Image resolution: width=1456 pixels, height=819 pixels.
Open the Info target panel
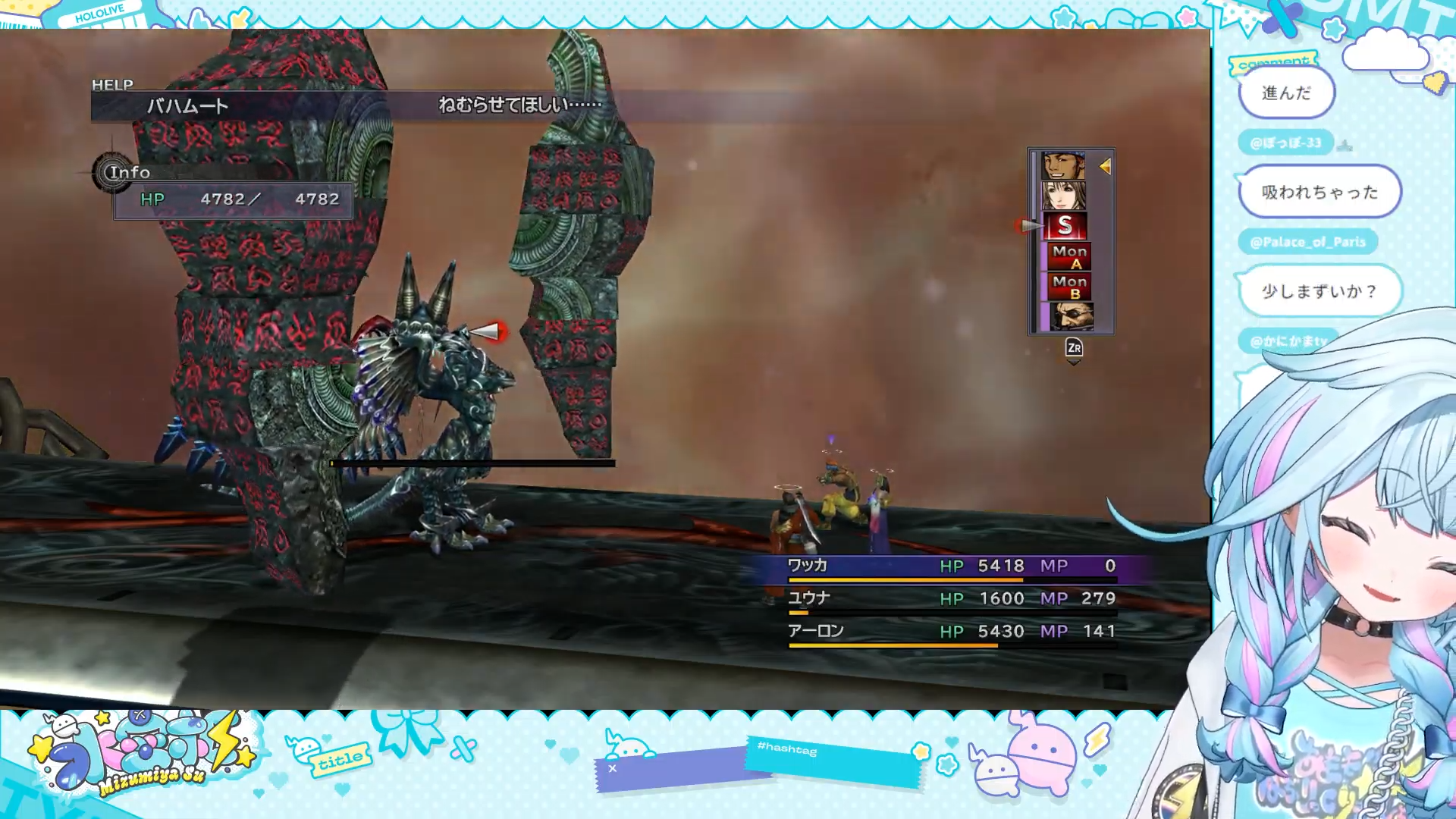click(x=130, y=173)
